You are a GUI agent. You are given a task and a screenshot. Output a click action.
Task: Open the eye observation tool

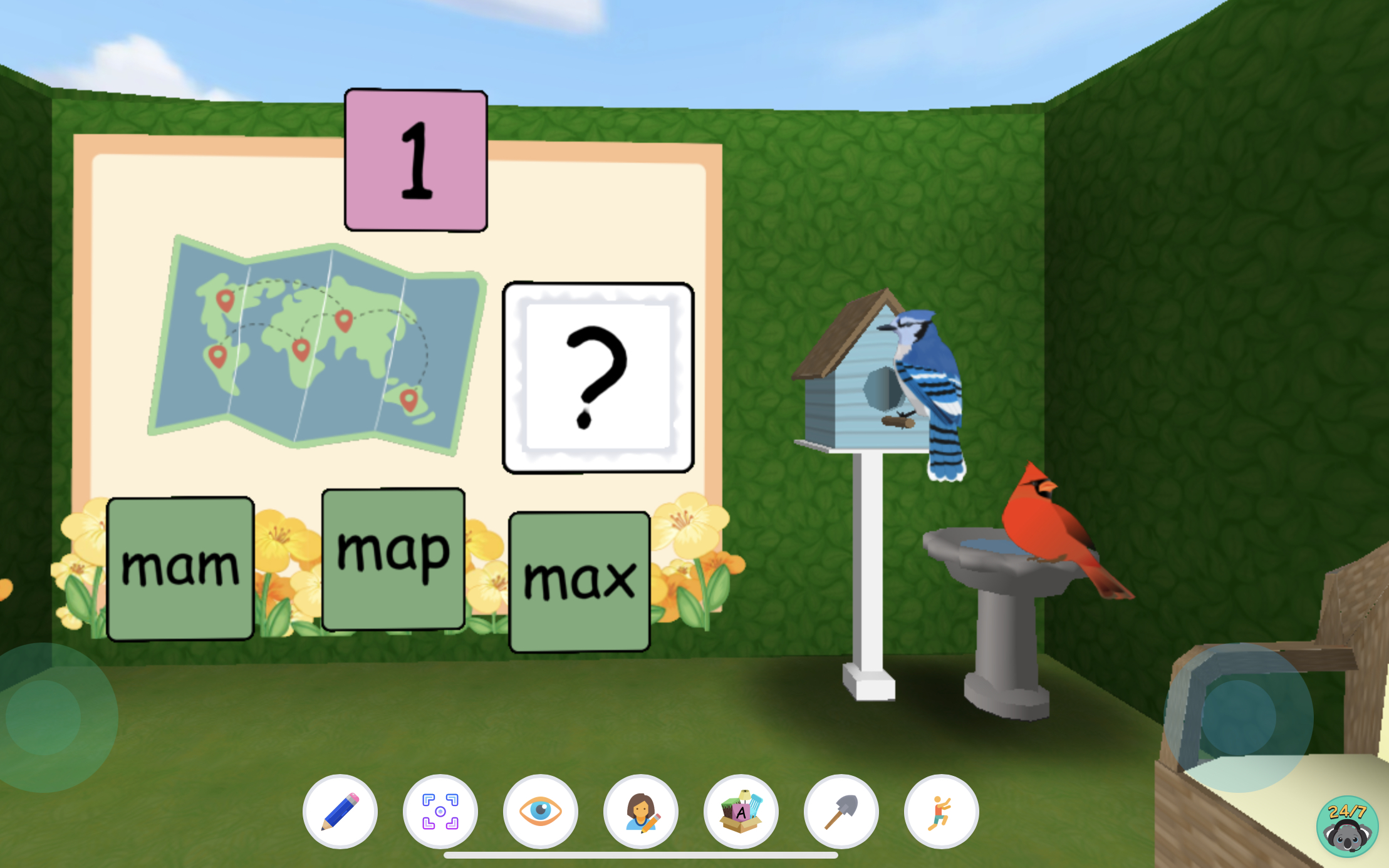[540, 810]
